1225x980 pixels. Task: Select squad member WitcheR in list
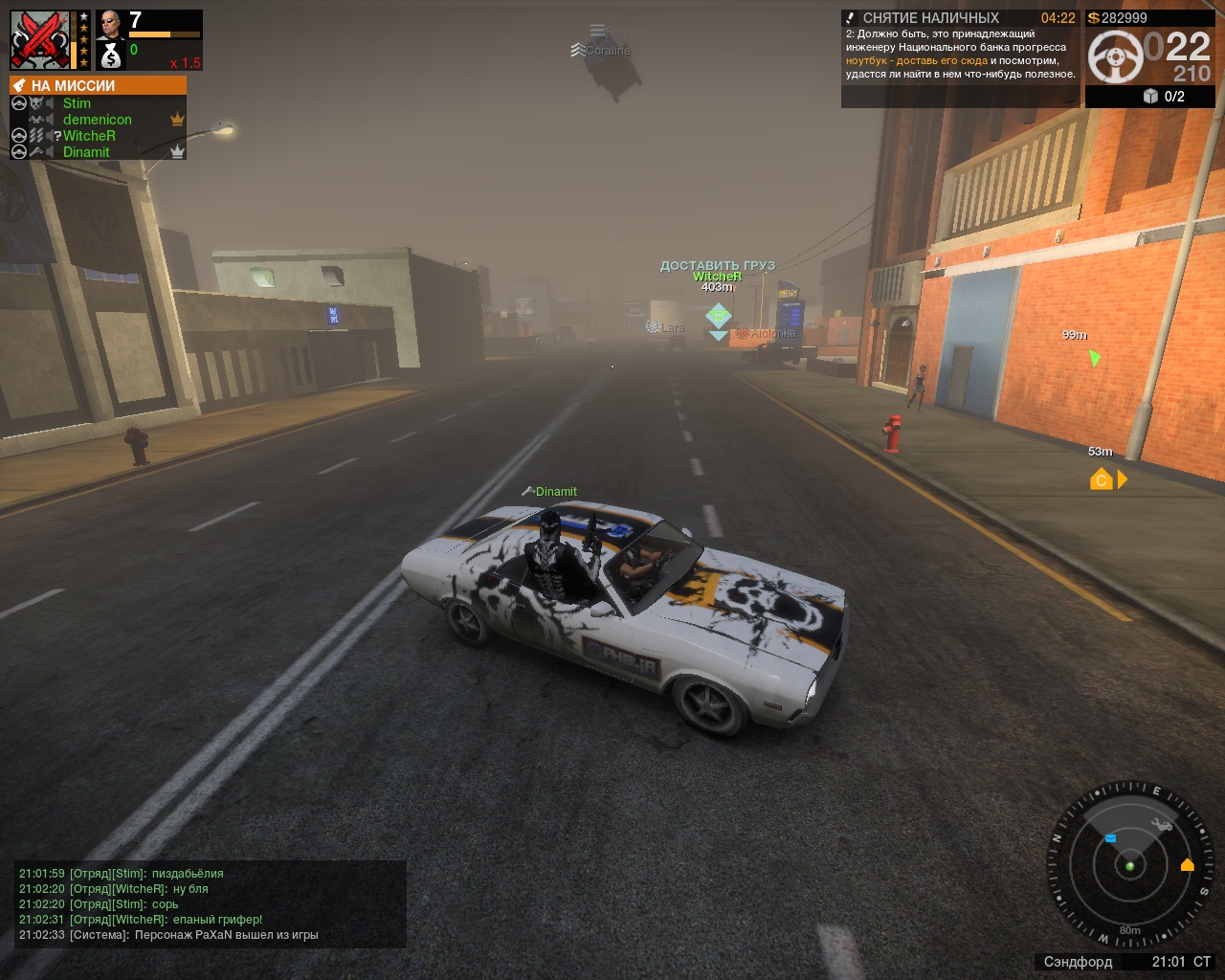[89, 136]
